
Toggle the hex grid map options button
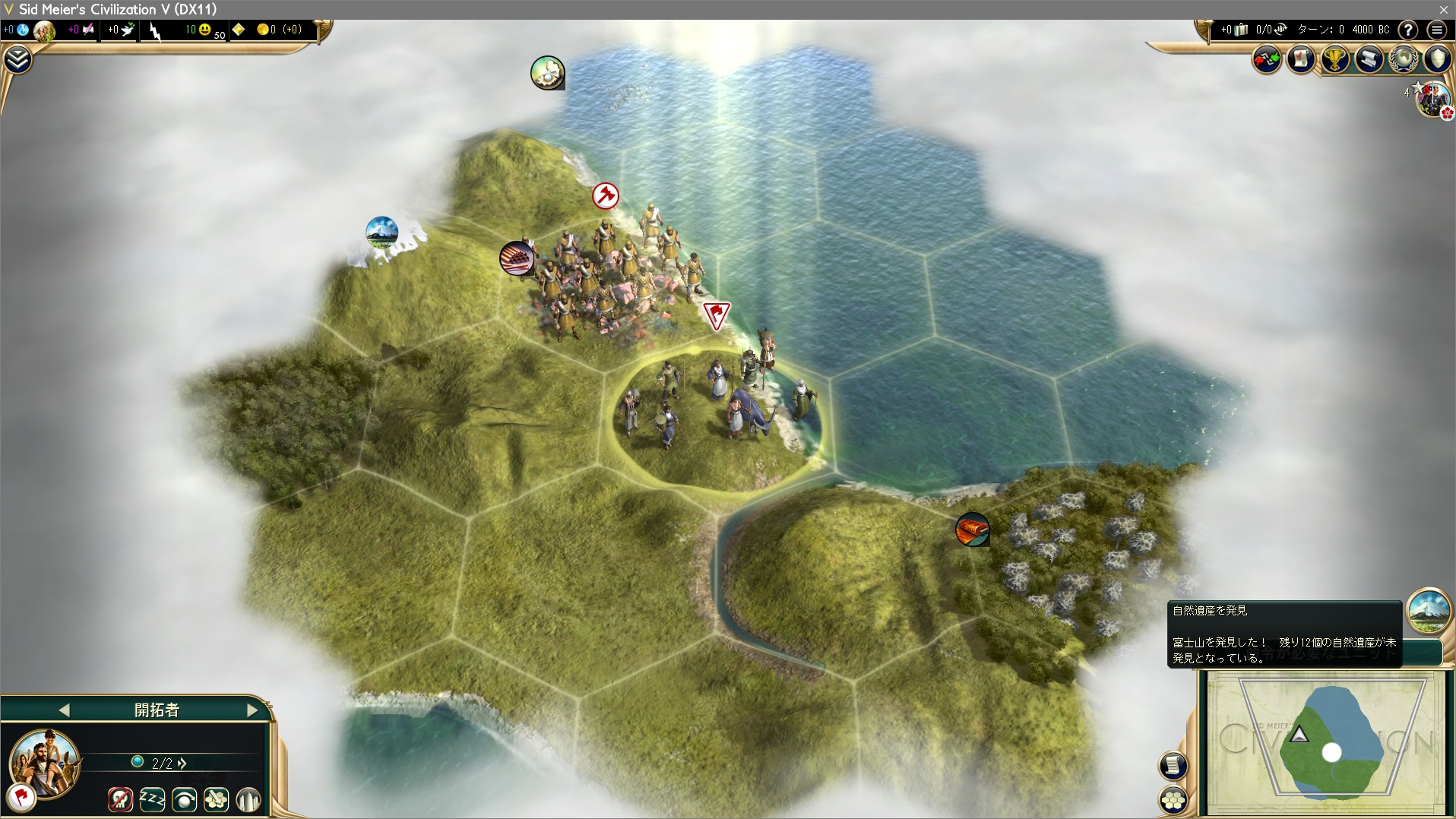point(1173,799)
